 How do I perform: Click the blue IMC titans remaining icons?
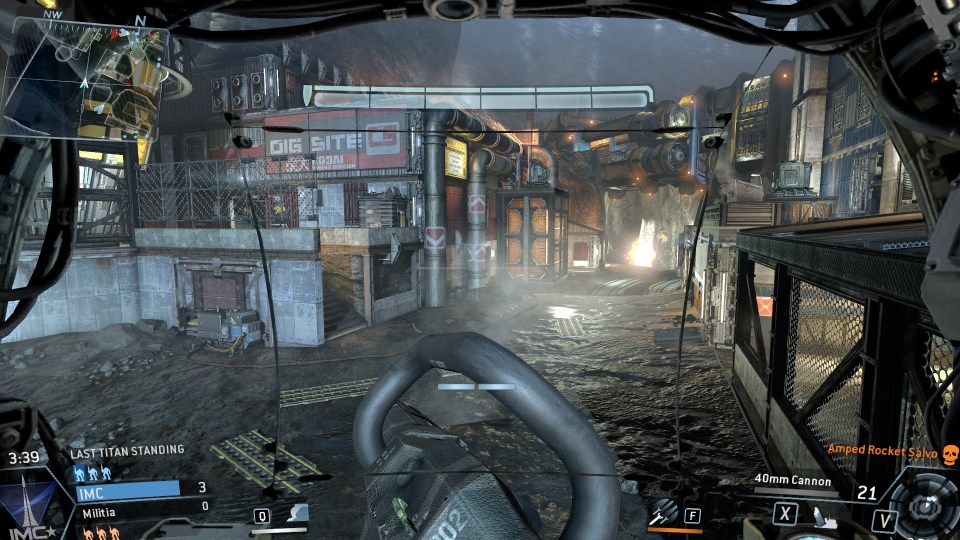point(93,471)
